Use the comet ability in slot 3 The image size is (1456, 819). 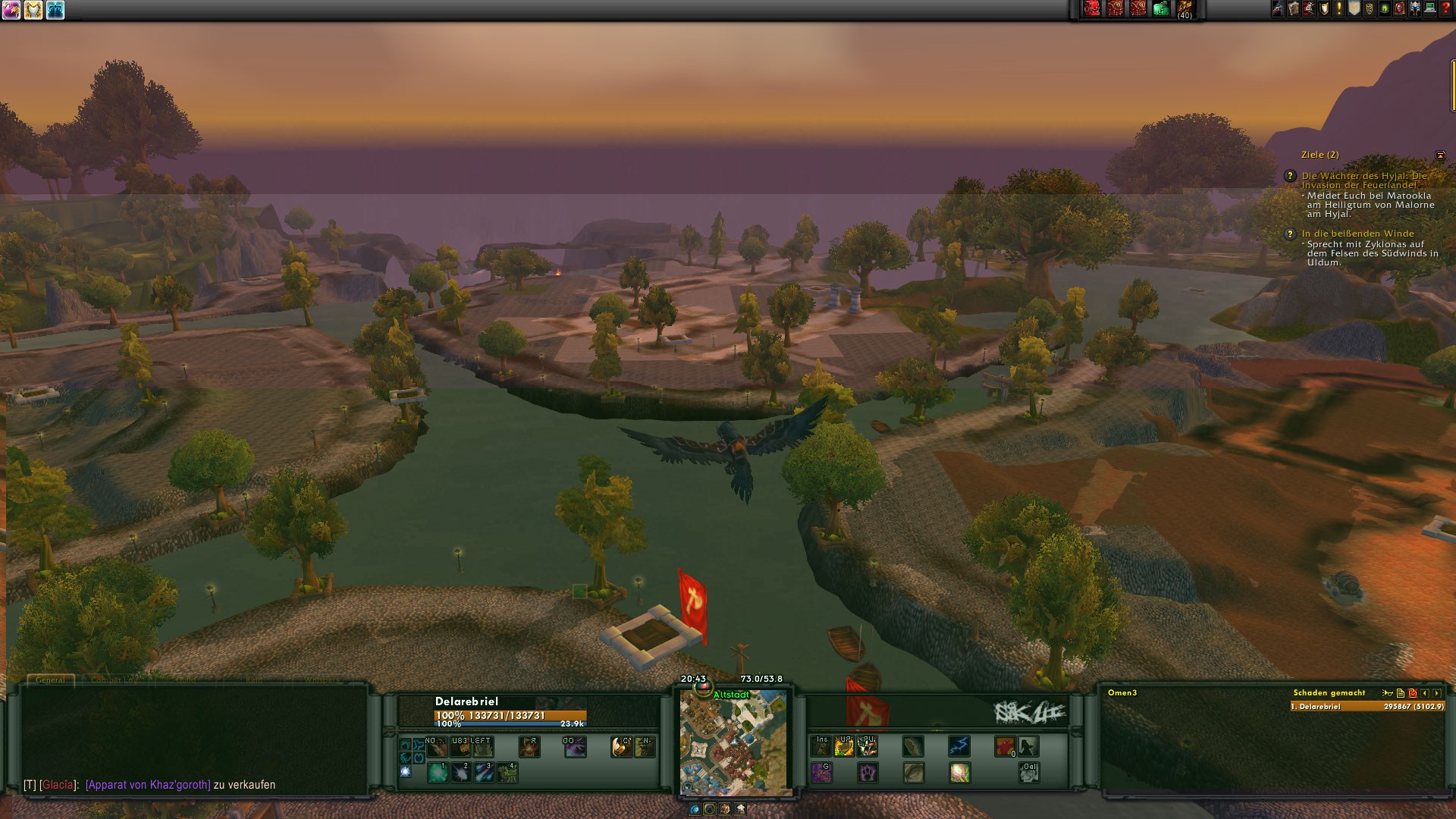coord(484,772)
